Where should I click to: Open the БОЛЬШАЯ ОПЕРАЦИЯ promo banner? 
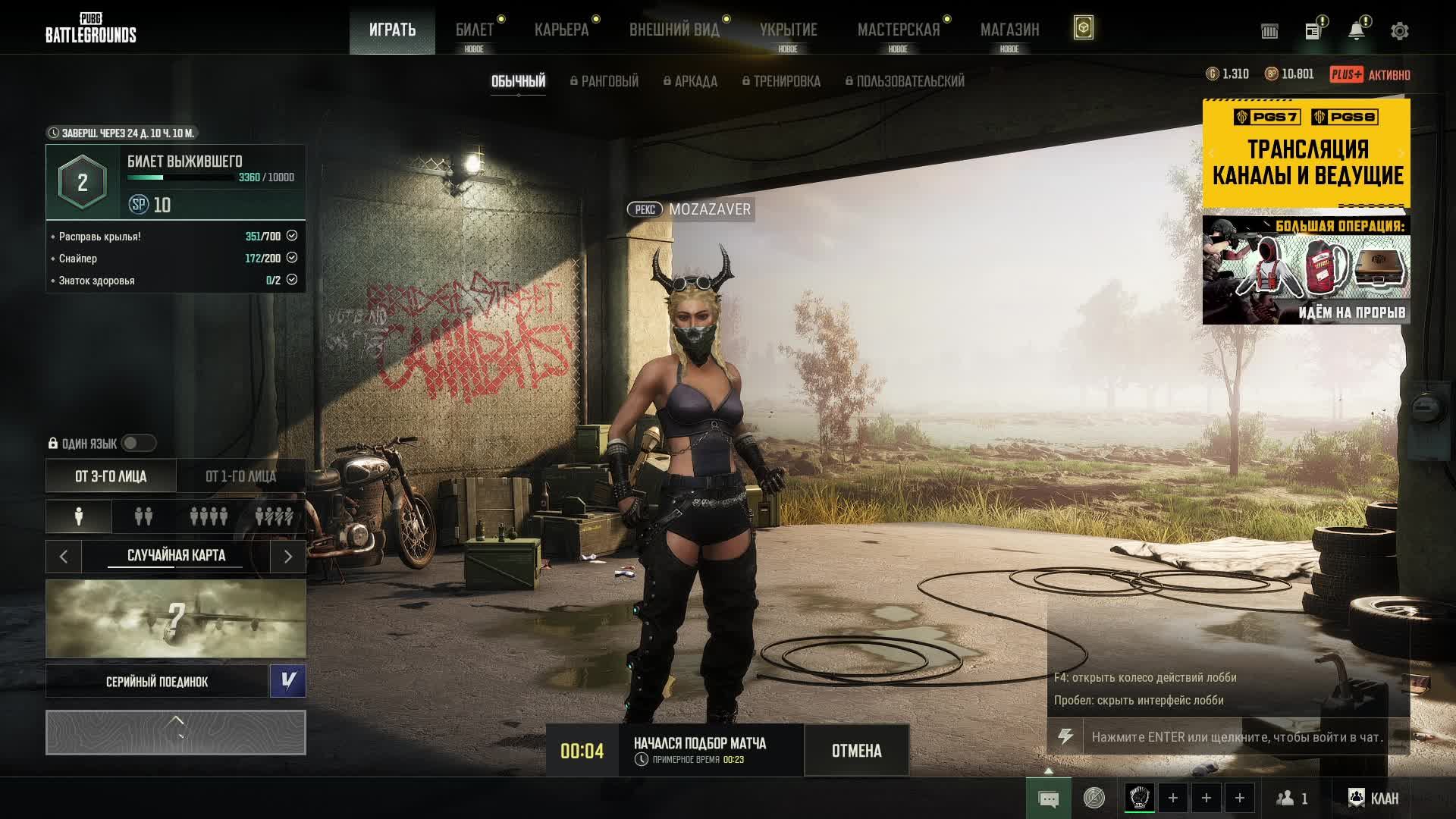[1306, 270]
